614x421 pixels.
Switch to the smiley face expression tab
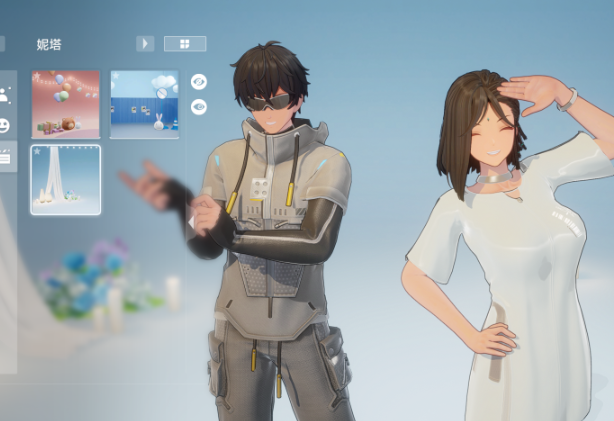(5, 126)
